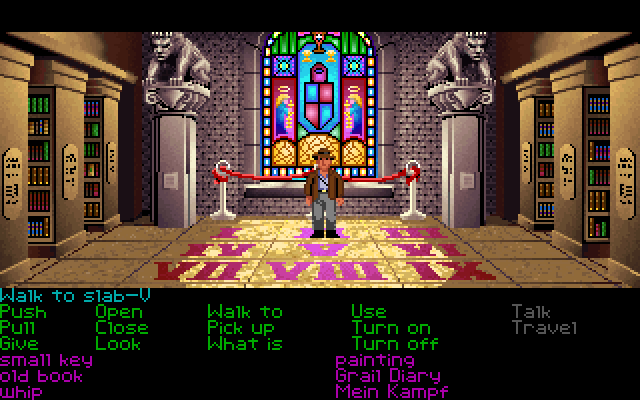Viewport: 640px width, 400px height.
Task: Select the small key inventory item
Action: (x=46, y=360)
